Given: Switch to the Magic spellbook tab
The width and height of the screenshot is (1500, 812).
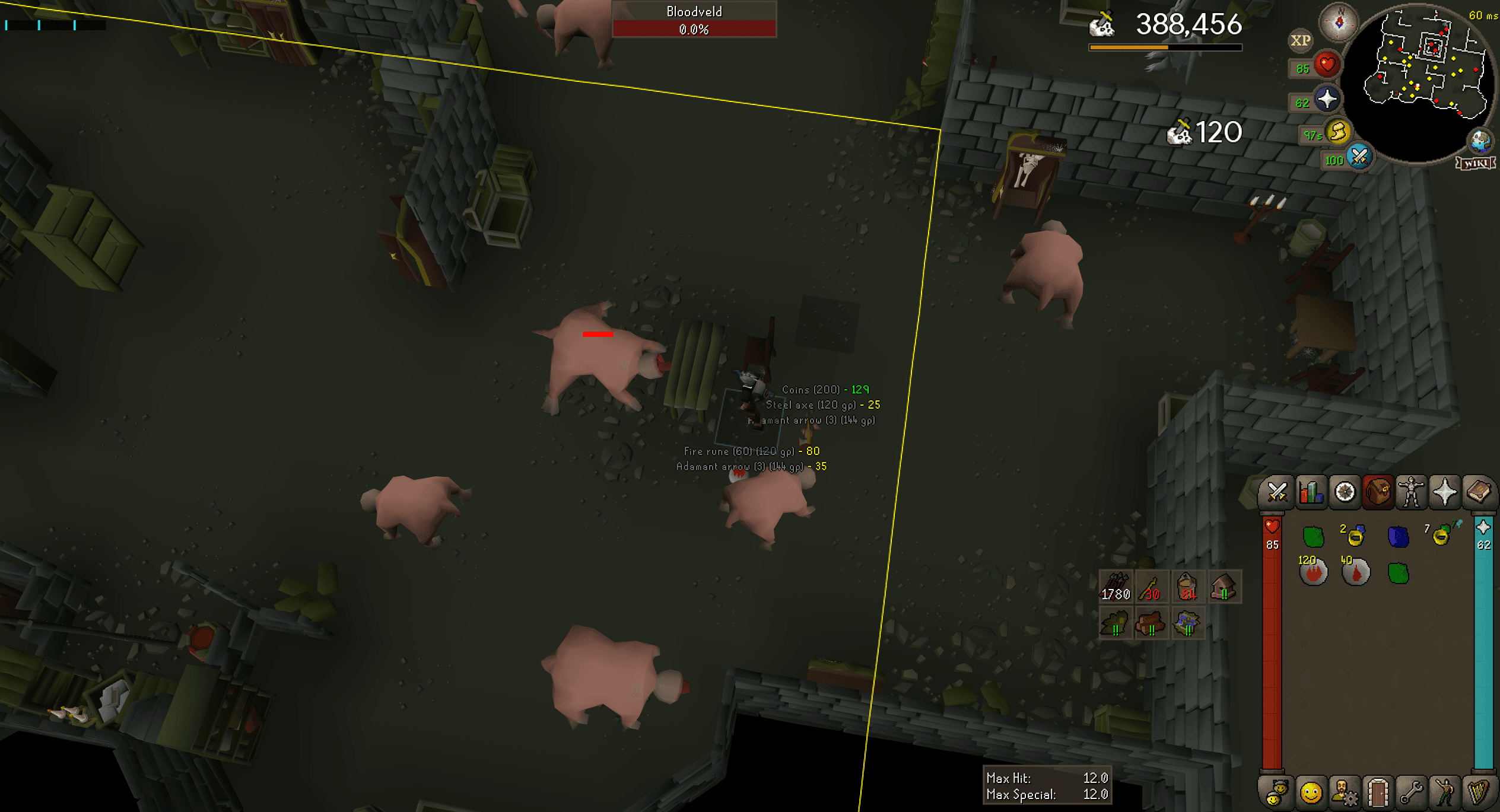Looking at the screenshot, I should (x=1478, y=492).
